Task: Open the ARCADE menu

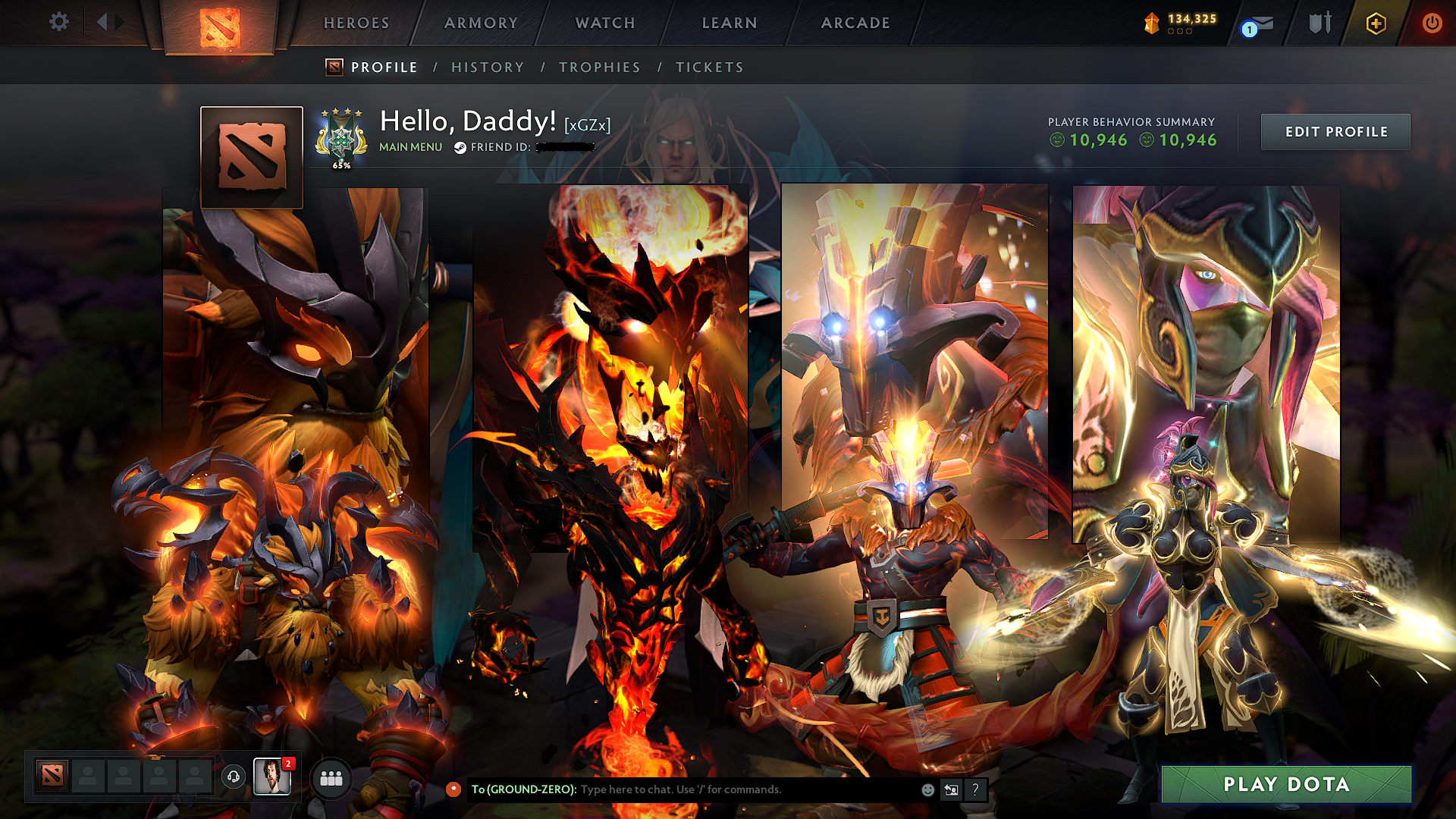Action: click(x=855, y=23)
